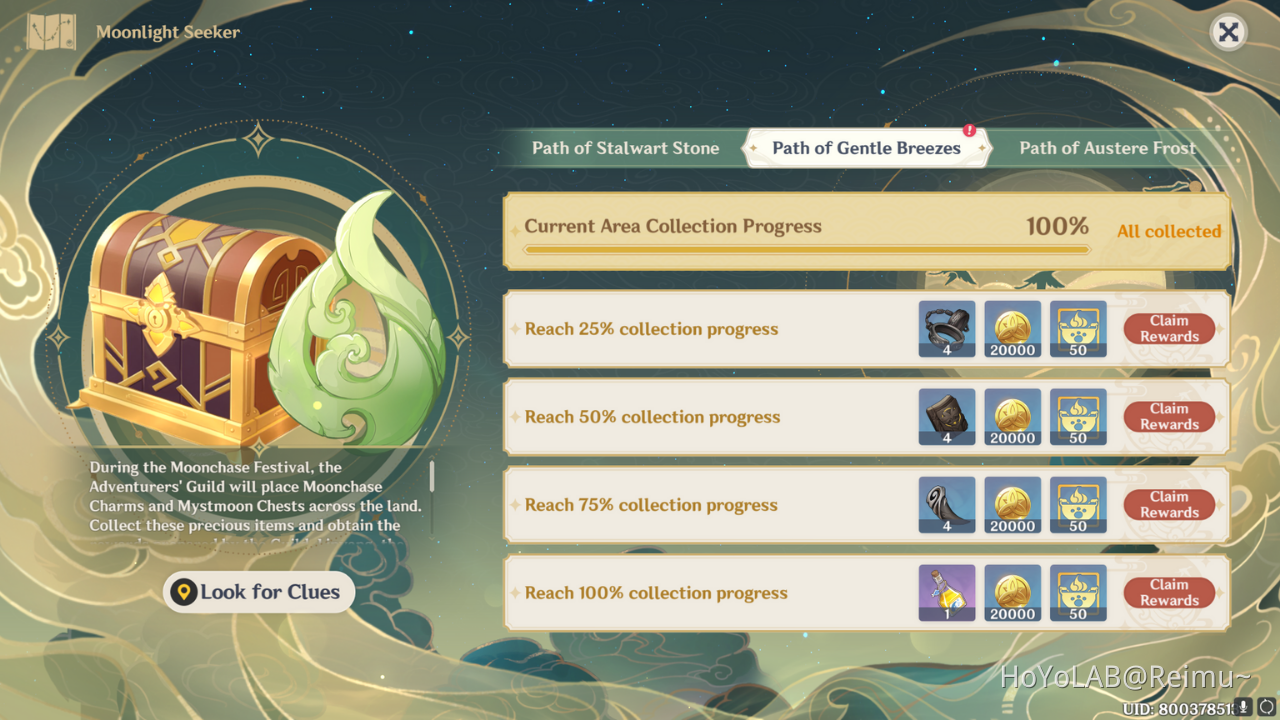The image size is (1280, 720).
Task: Click the black headband item icon in 25% row
Action: 946,329
